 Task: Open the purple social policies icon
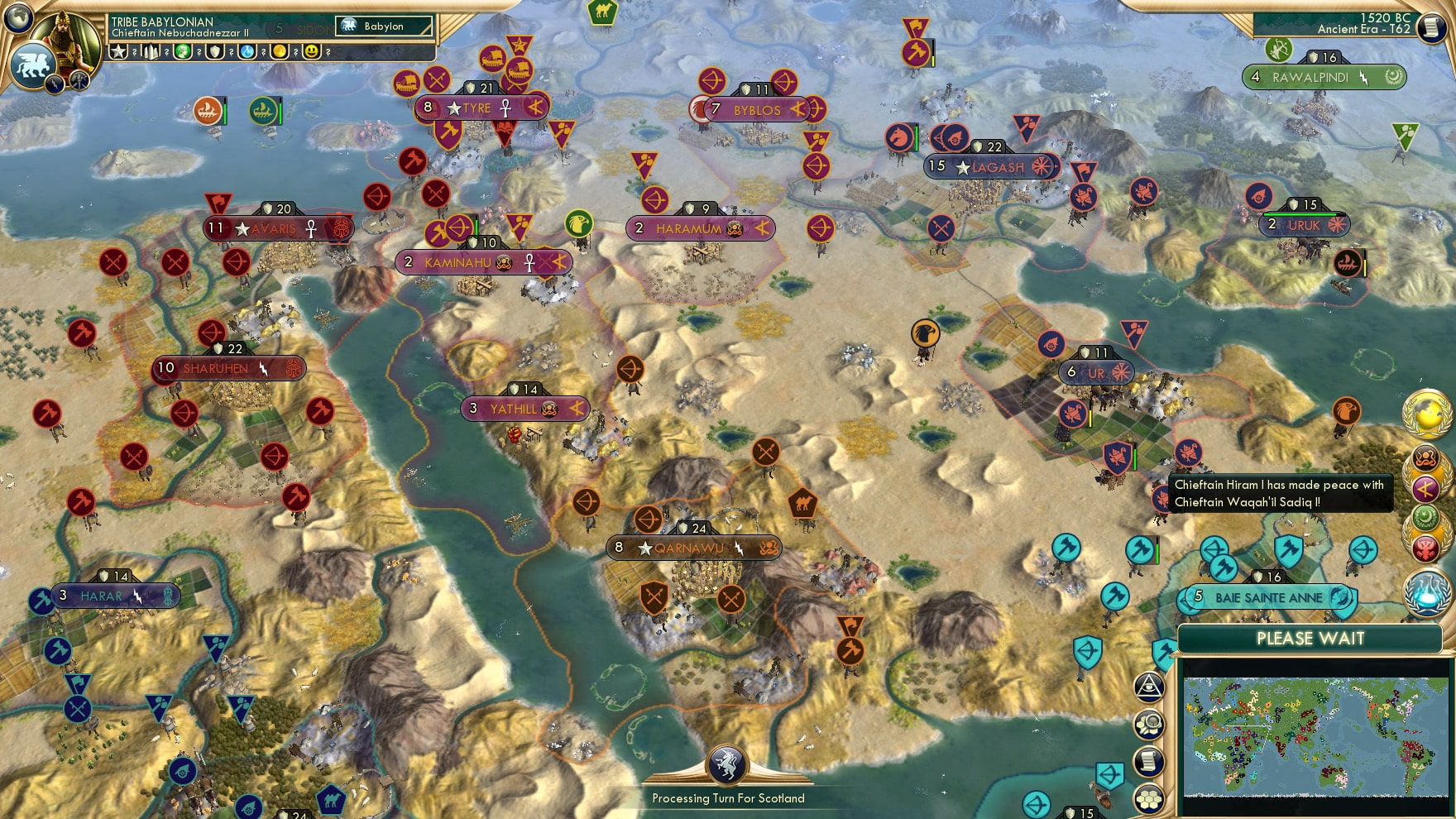point(1426,488)
